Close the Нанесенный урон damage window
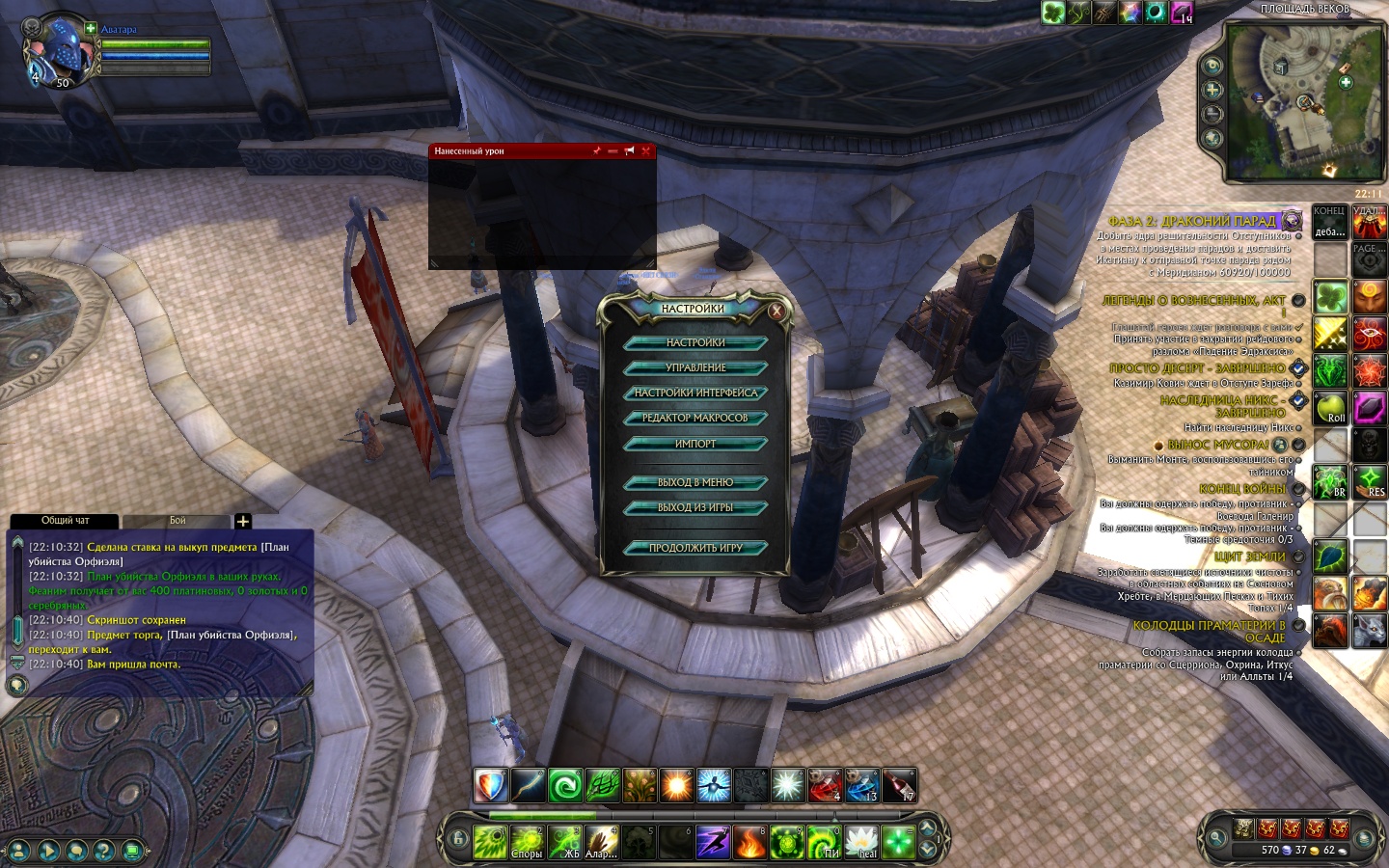This screenshot has height=868, width=1389. point(645,151)
